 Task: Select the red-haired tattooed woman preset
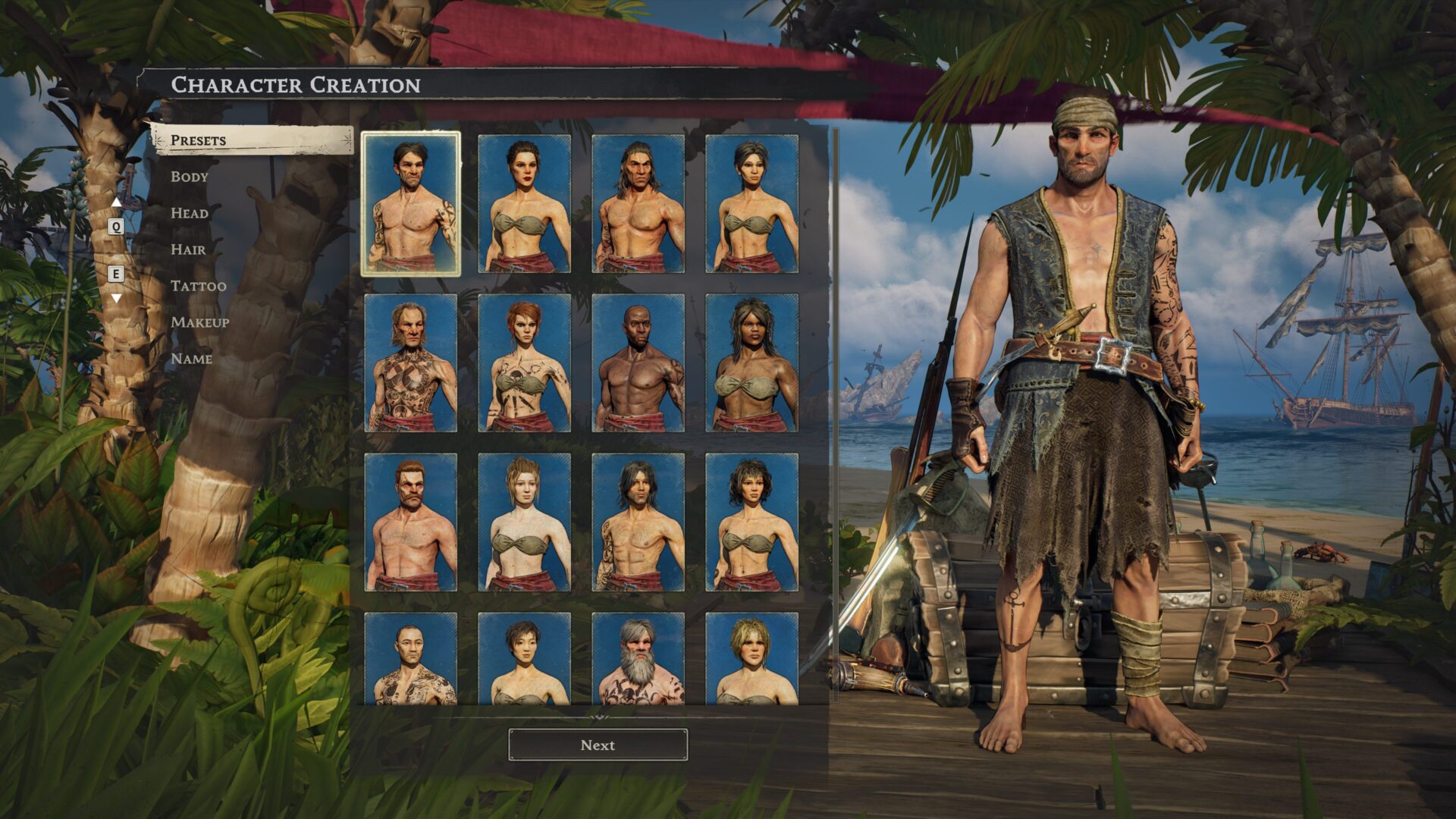point(524,362)
